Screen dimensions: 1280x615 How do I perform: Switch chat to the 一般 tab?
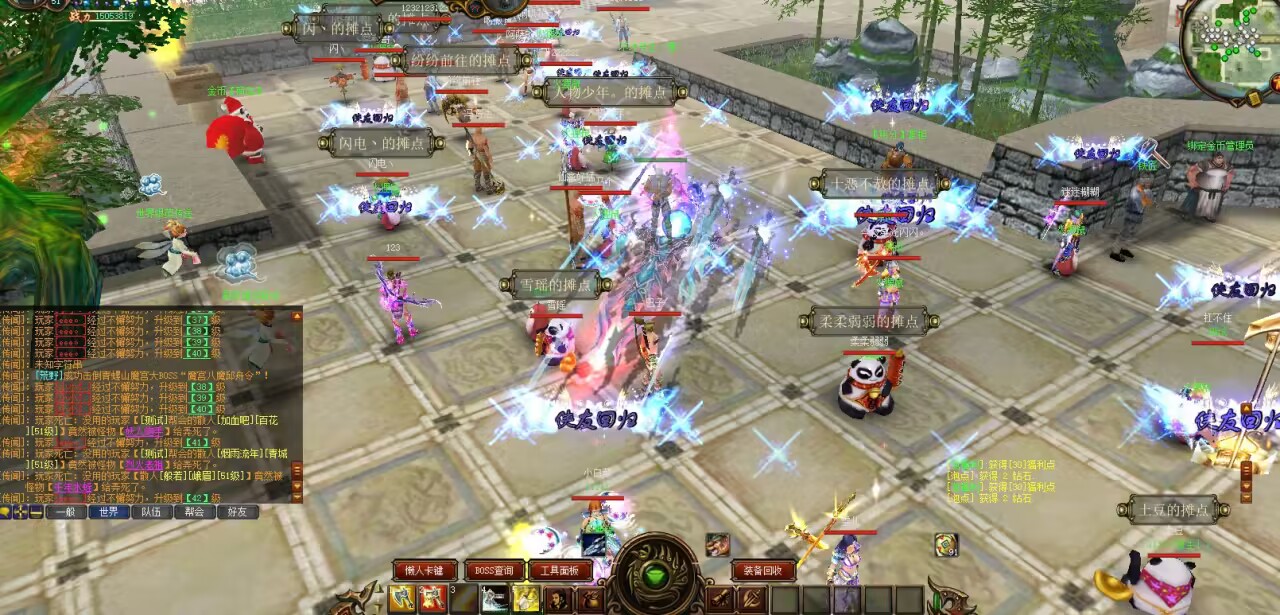(x=65, y=512)
